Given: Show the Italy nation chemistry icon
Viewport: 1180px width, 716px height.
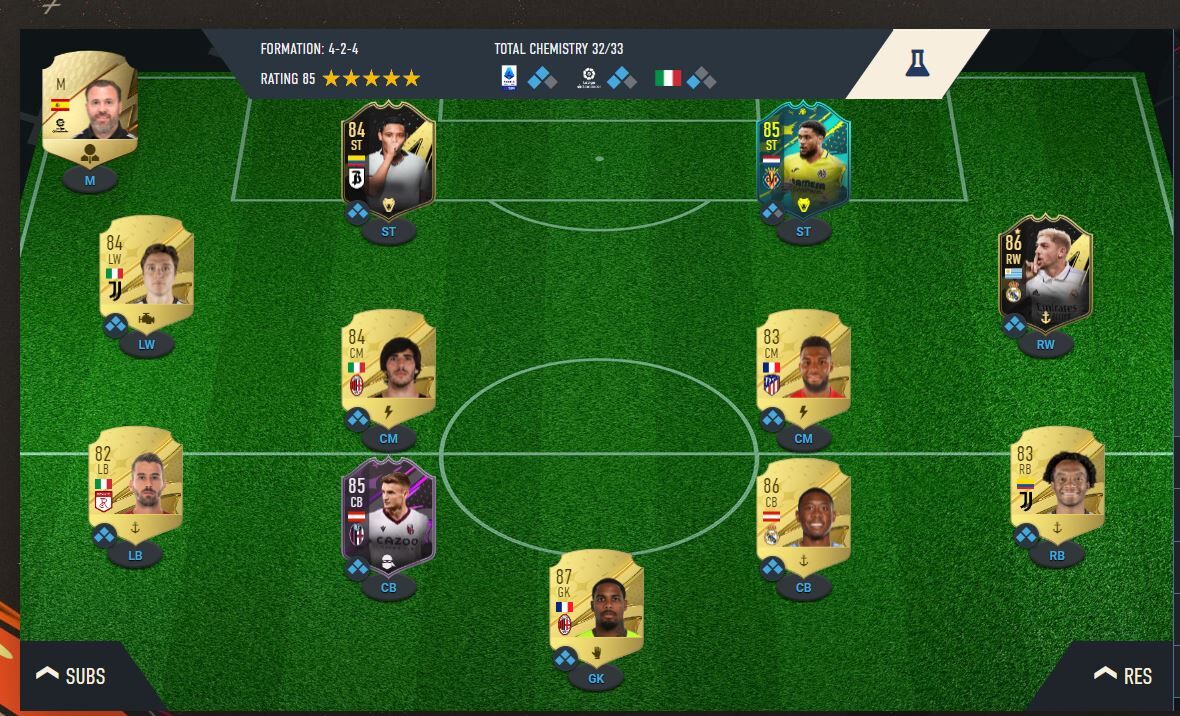Looking at the screenshot, I should tap(667, 77).
